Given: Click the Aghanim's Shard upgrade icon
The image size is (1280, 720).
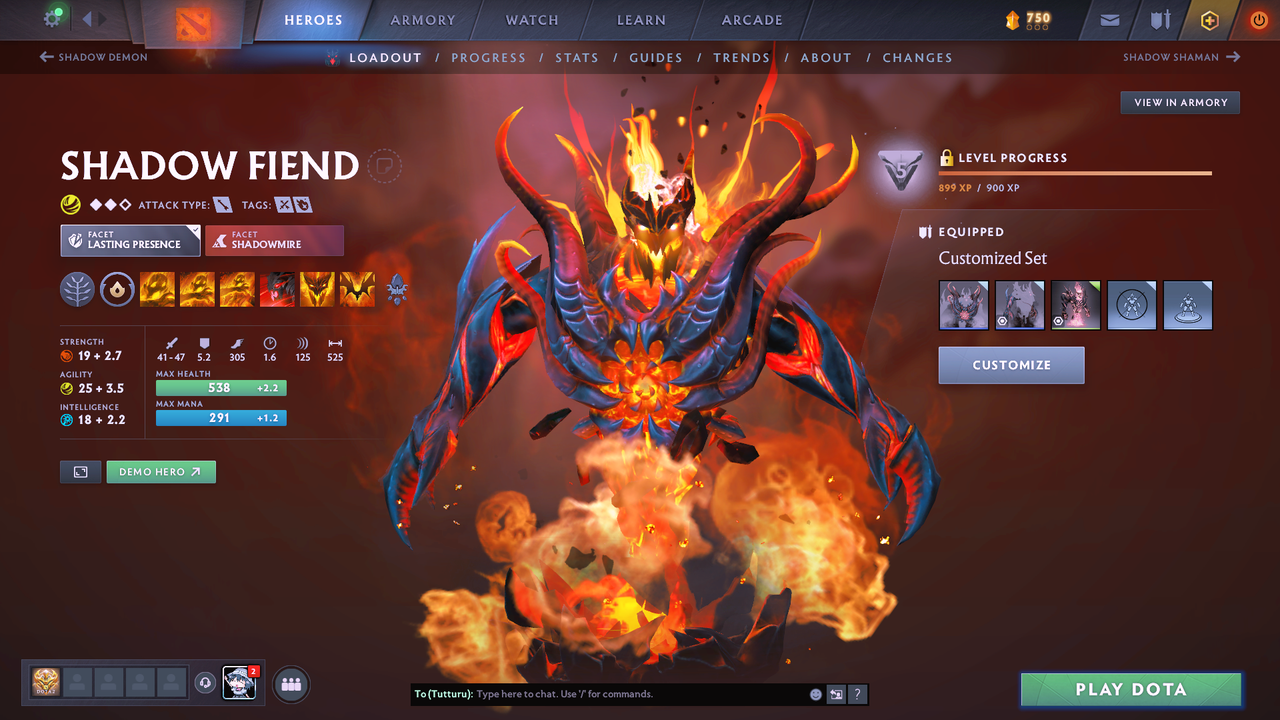Looking at the screenshot, I should tap(397, 289).
